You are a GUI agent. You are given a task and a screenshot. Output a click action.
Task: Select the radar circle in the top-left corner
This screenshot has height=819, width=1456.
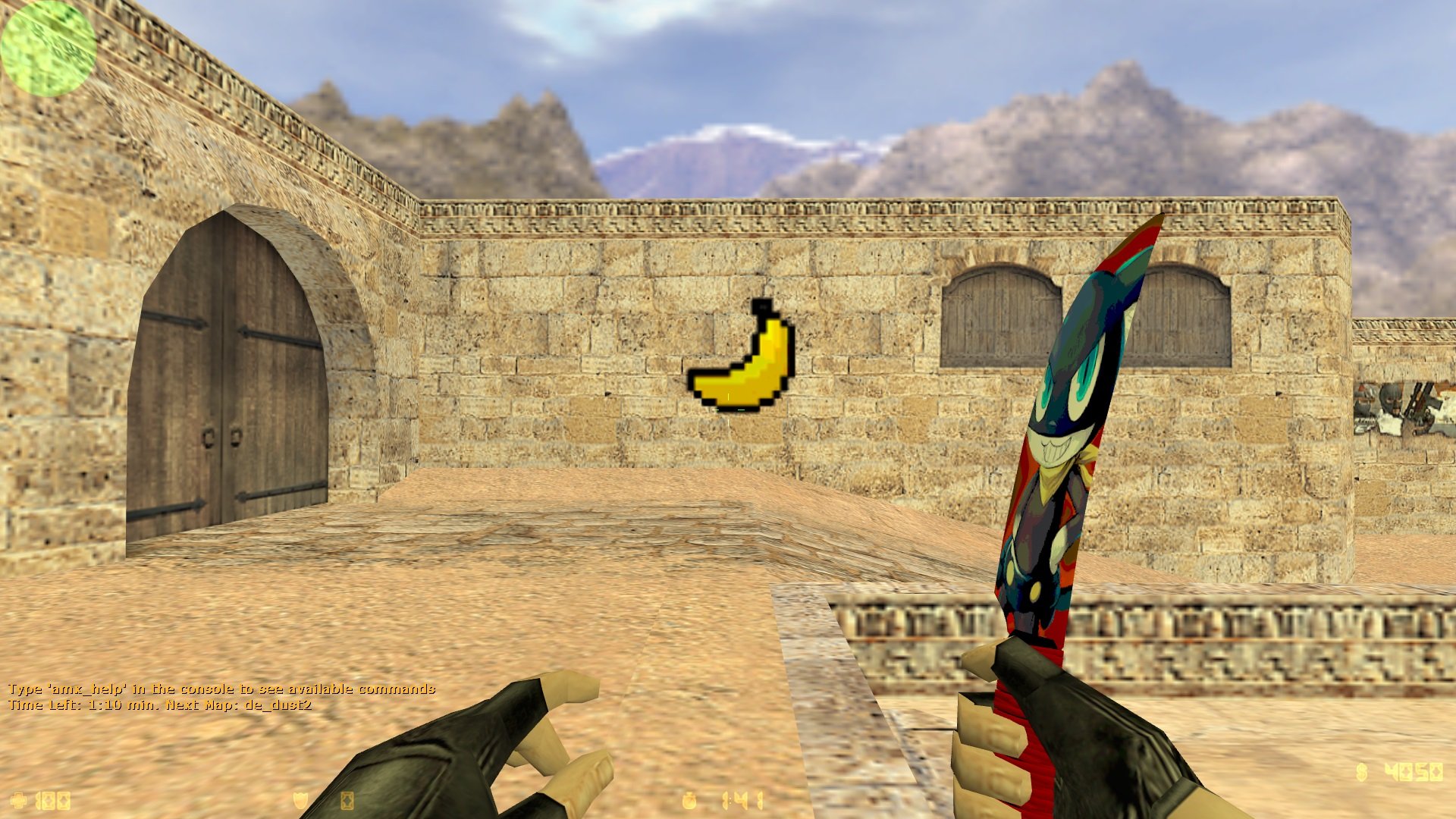pos(47,47)
